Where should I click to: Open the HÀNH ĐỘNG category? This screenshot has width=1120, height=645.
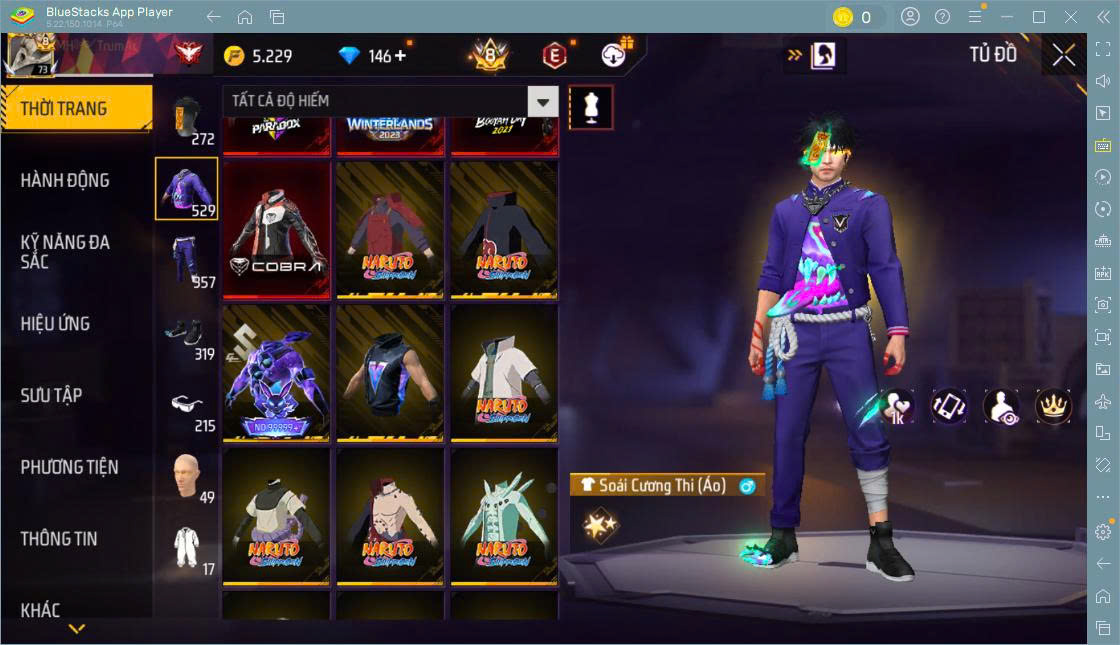point(66,180)
